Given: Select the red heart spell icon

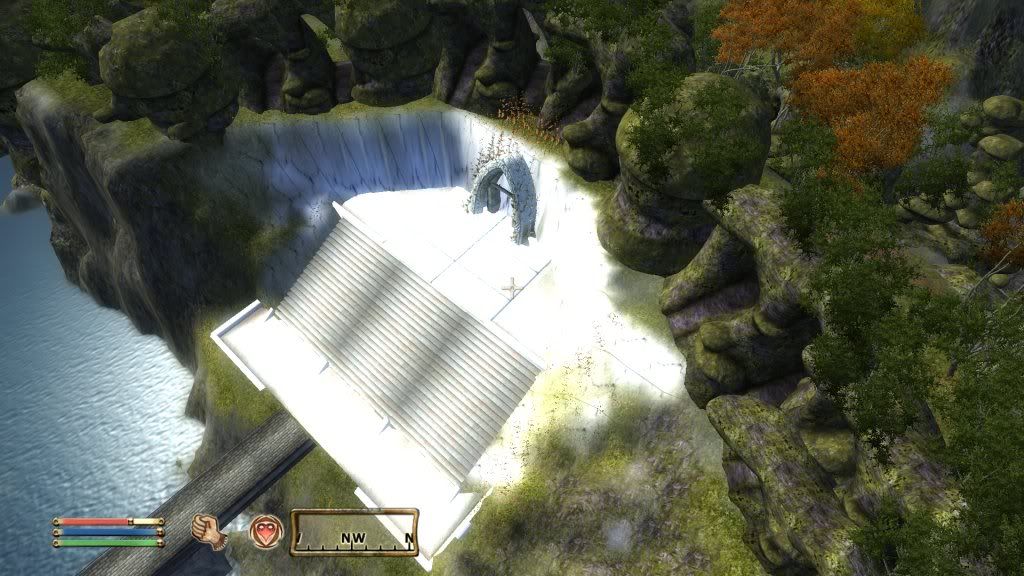Looking at the screenshot, I should [265, 529].
